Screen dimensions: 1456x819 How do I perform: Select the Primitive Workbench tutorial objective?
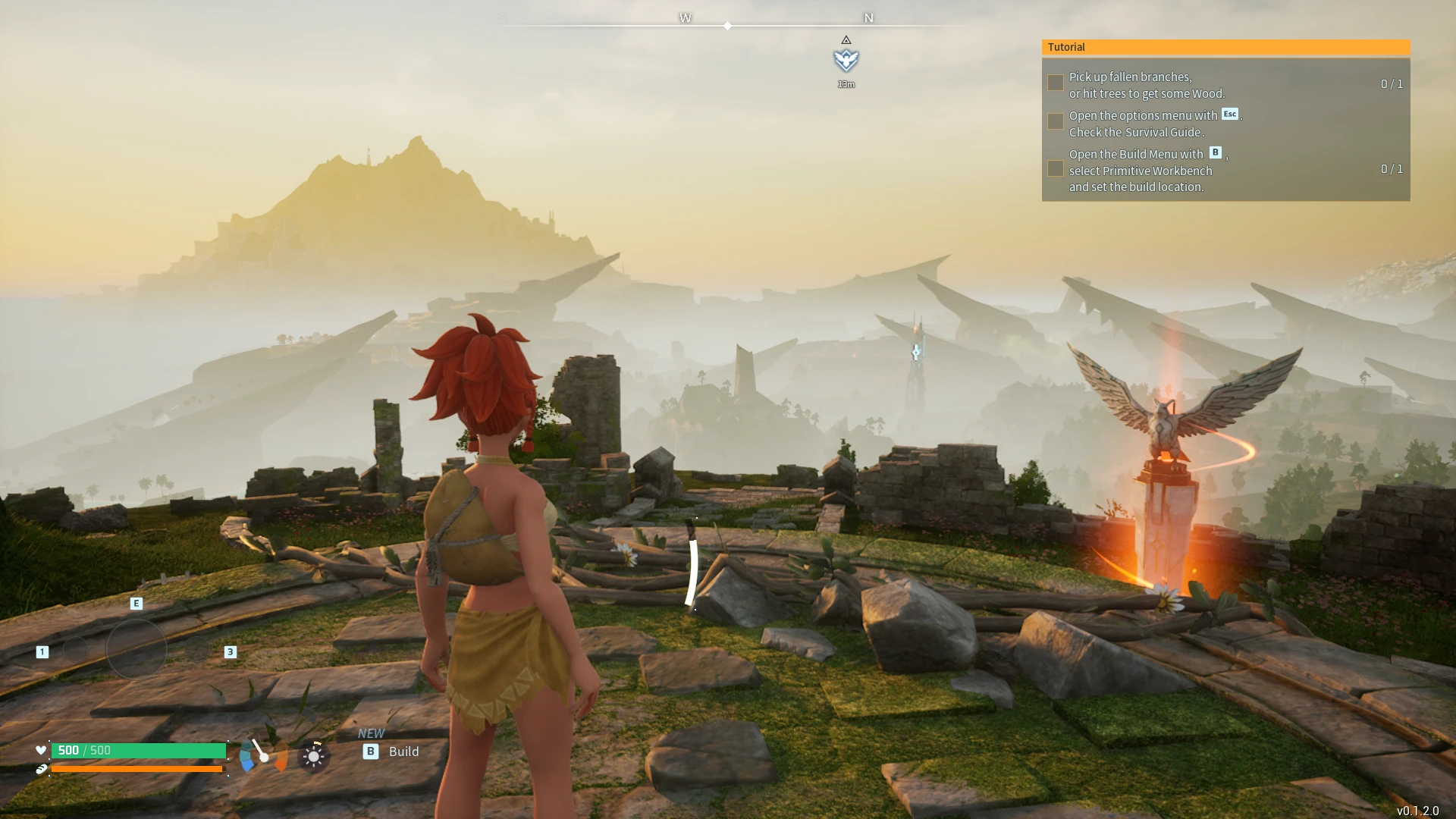(x=1146, y=171)
